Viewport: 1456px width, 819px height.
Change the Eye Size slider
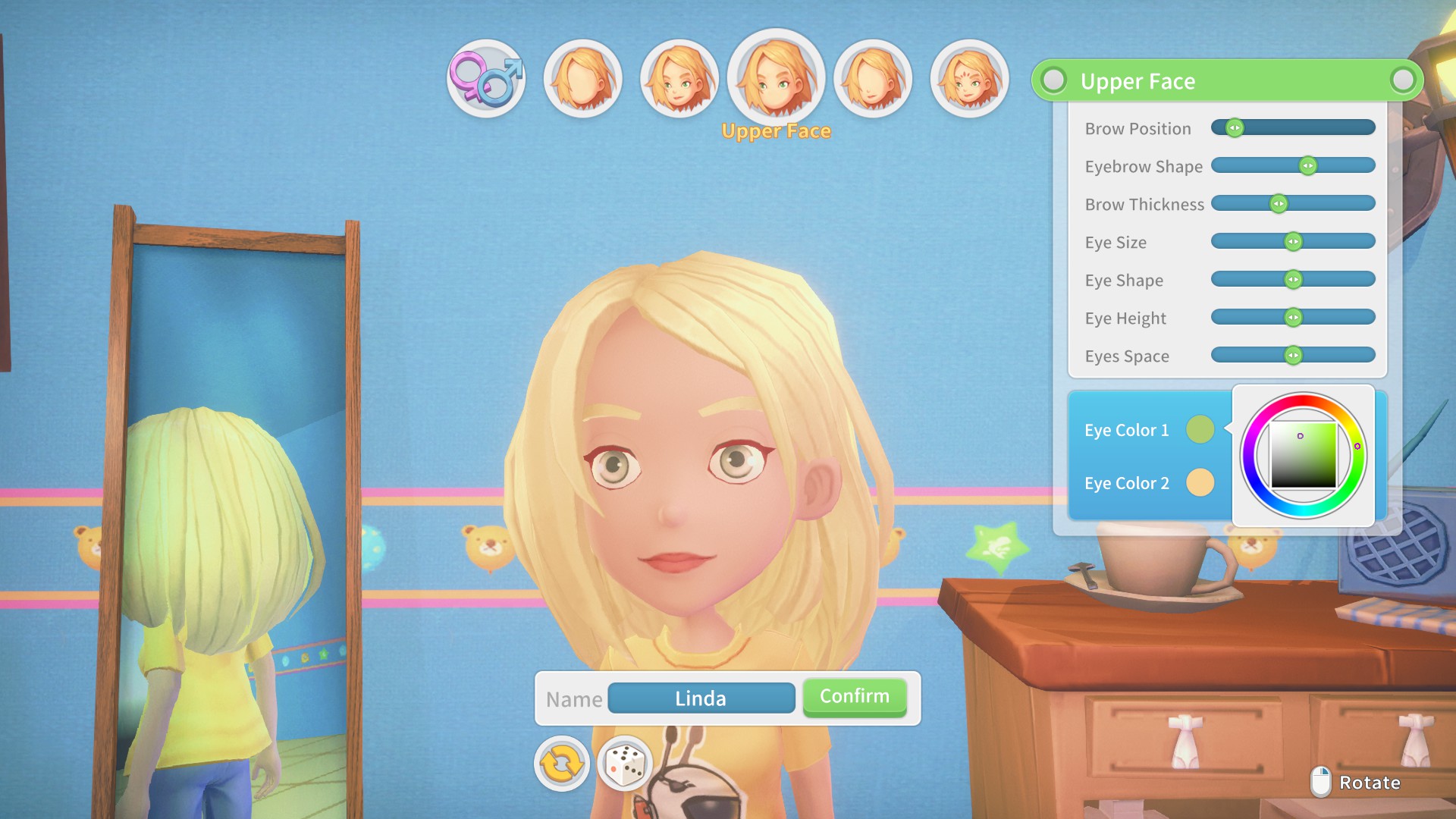1293,242
